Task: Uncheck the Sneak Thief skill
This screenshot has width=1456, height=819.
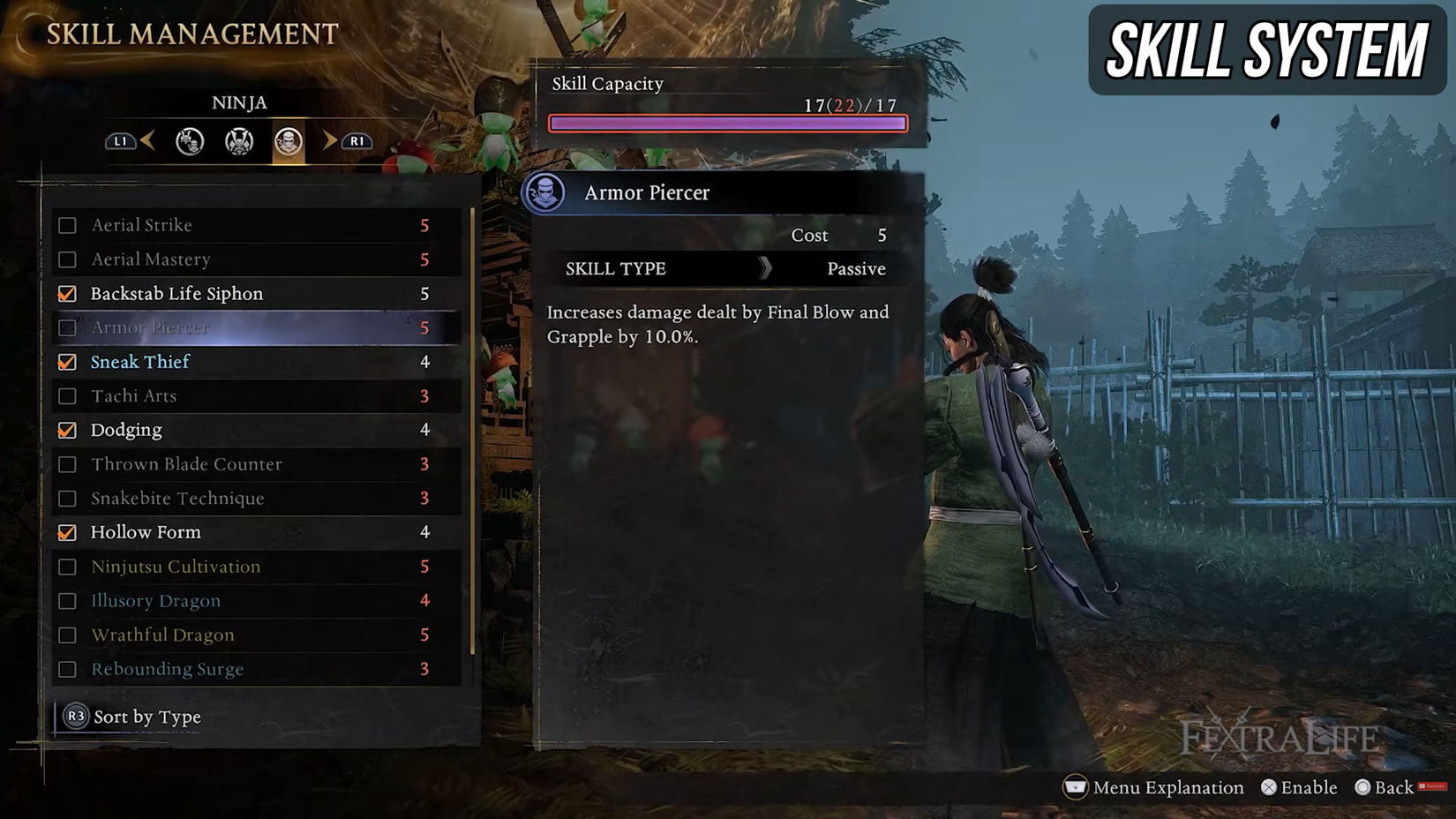Action: click(x=67, y=362)
